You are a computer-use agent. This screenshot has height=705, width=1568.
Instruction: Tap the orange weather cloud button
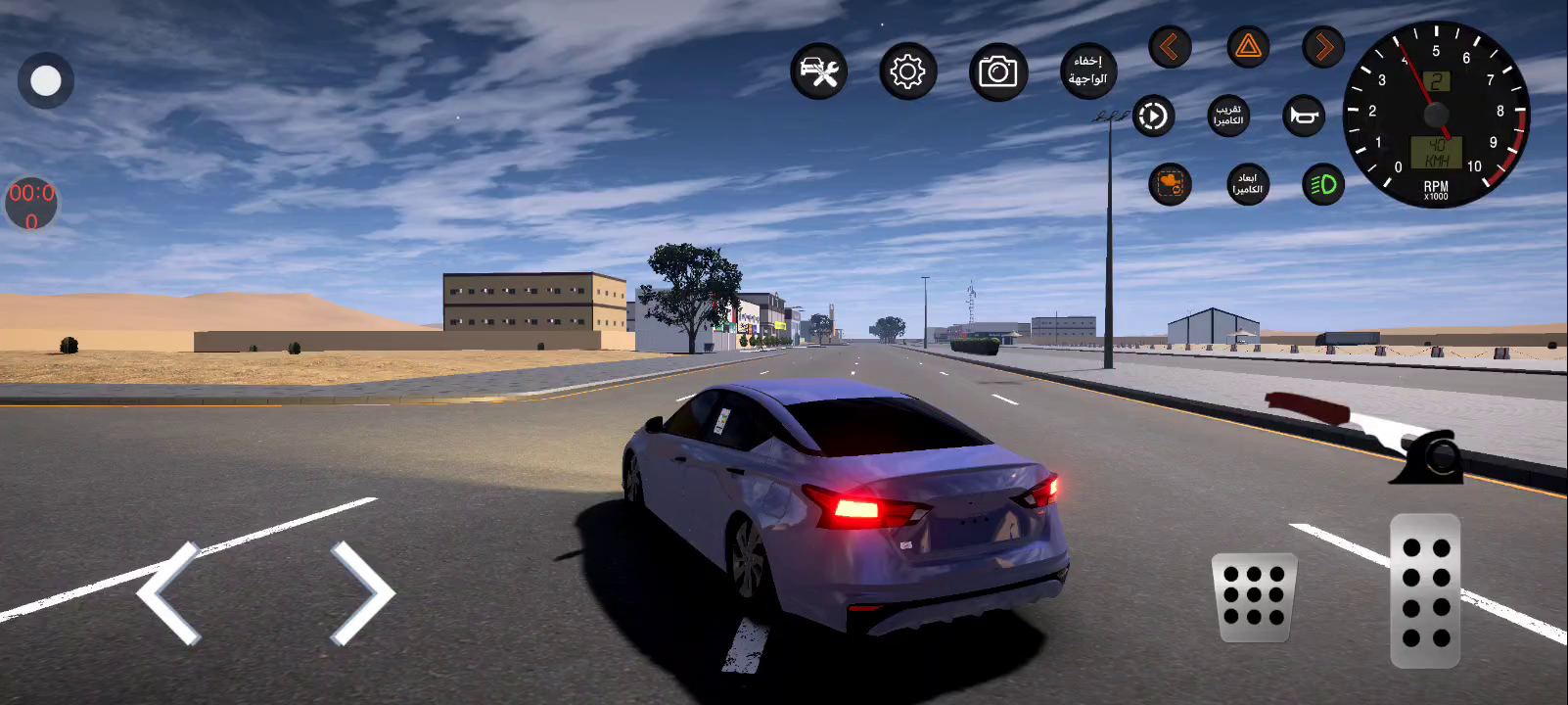point(1170,184)
